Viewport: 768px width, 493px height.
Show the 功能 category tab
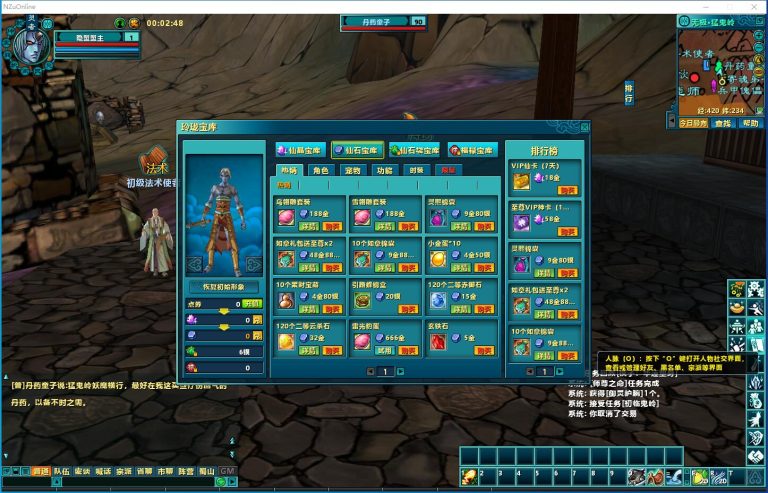(384, 171)
